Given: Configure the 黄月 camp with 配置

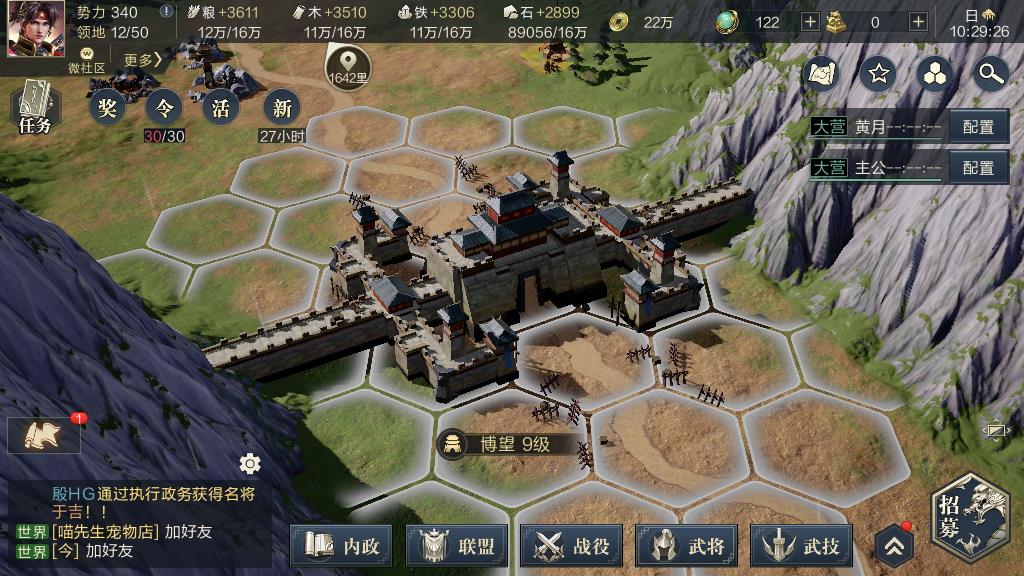Looking at the screenshot, I should point(978,127).
